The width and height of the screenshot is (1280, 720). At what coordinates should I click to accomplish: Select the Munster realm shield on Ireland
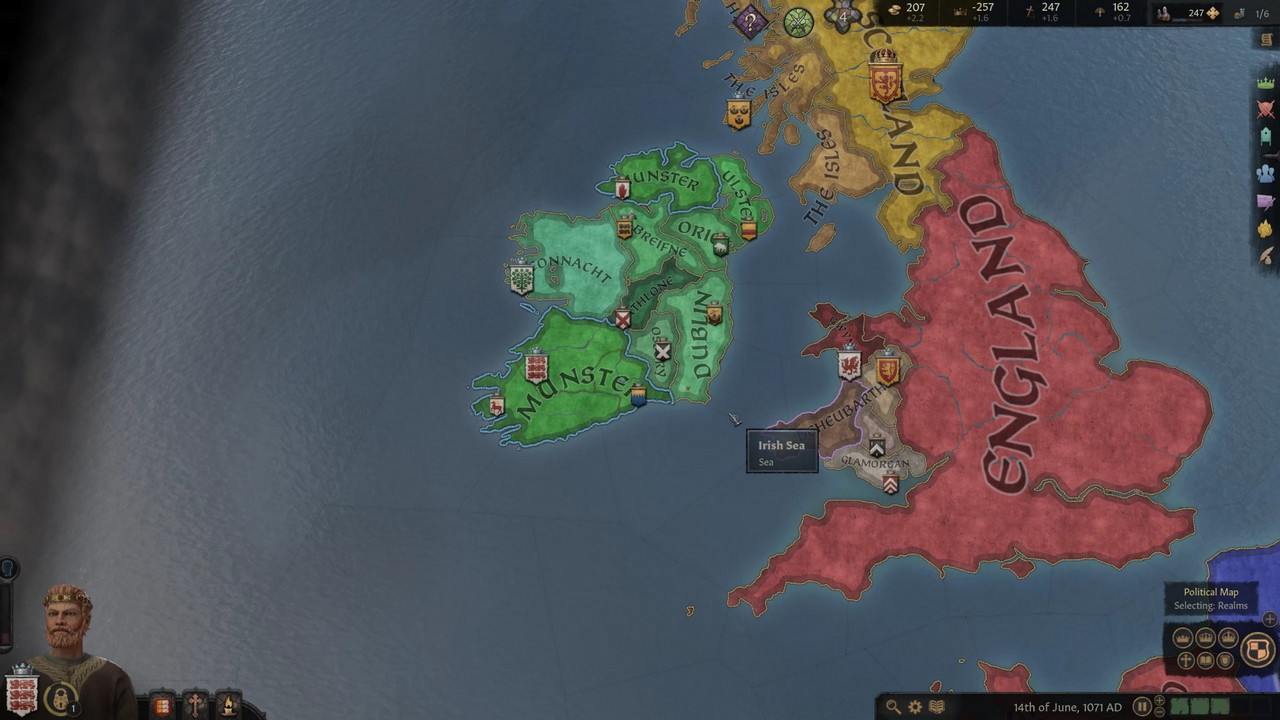[536, 368]
